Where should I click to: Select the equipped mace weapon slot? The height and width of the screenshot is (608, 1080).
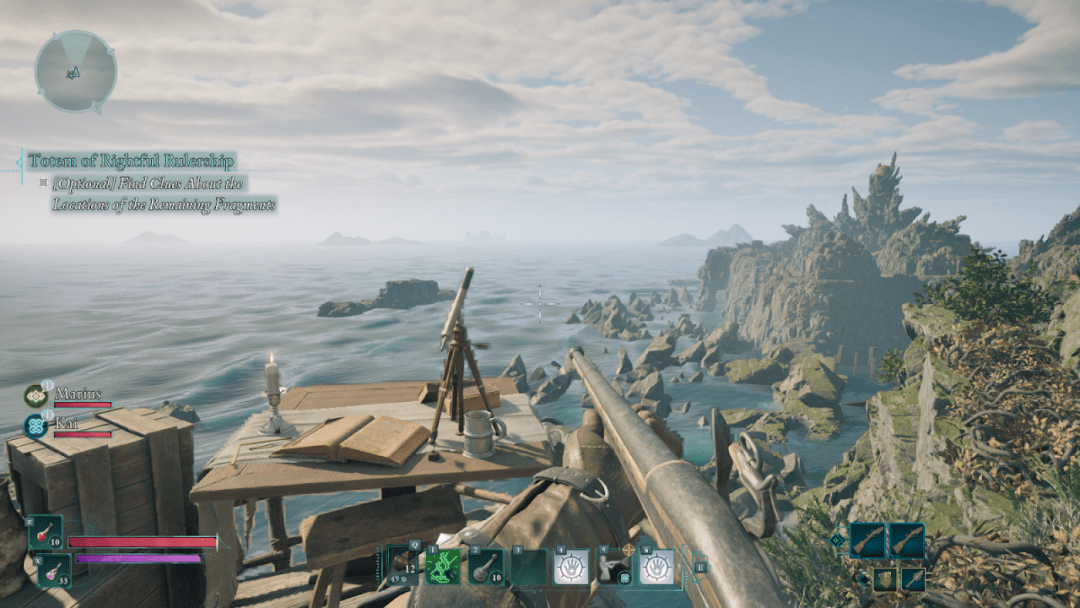click(x=912, y=579)
